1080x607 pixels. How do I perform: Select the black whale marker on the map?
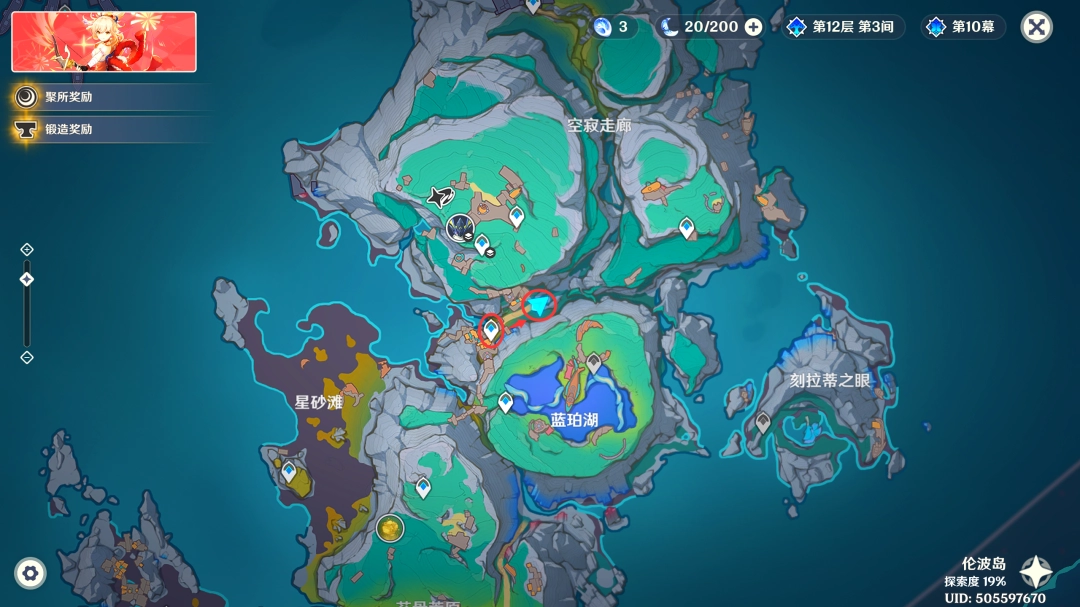440,197
